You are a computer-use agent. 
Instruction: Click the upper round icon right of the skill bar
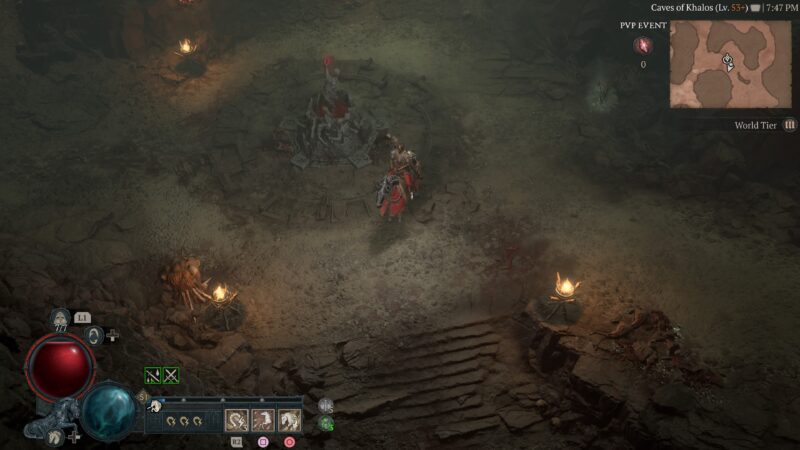(x=326, y=406)
